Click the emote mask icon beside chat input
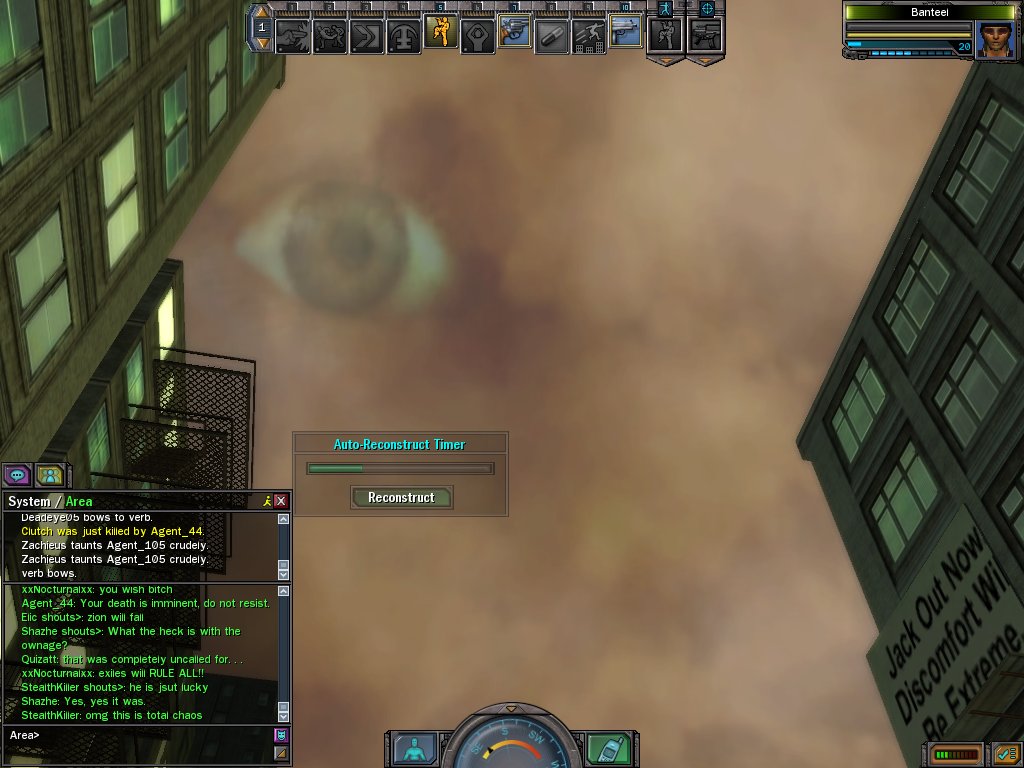 tap(281, 735)
